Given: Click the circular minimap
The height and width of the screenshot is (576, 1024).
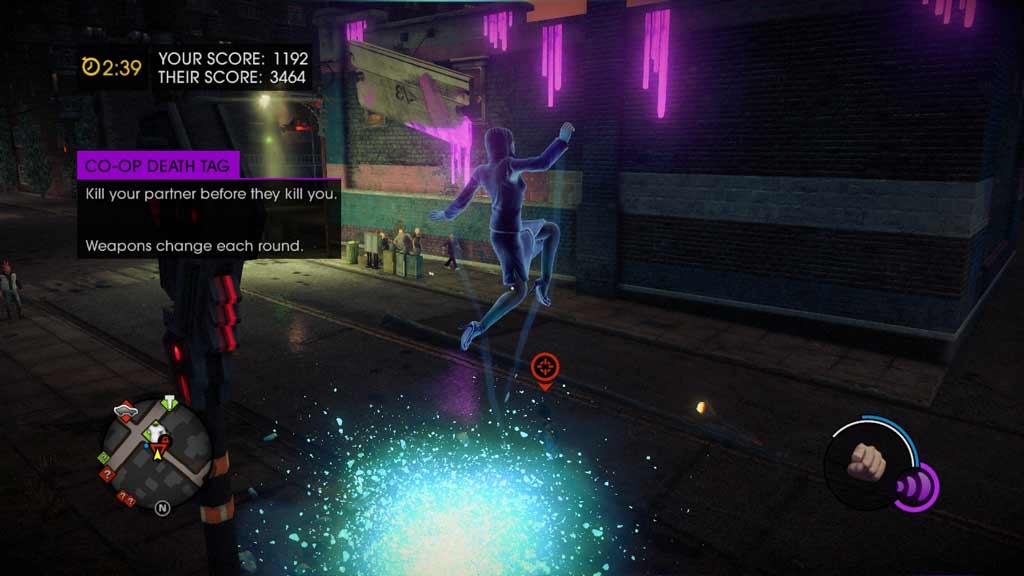Looking at the screenshot, I should (x=156, y=444).
